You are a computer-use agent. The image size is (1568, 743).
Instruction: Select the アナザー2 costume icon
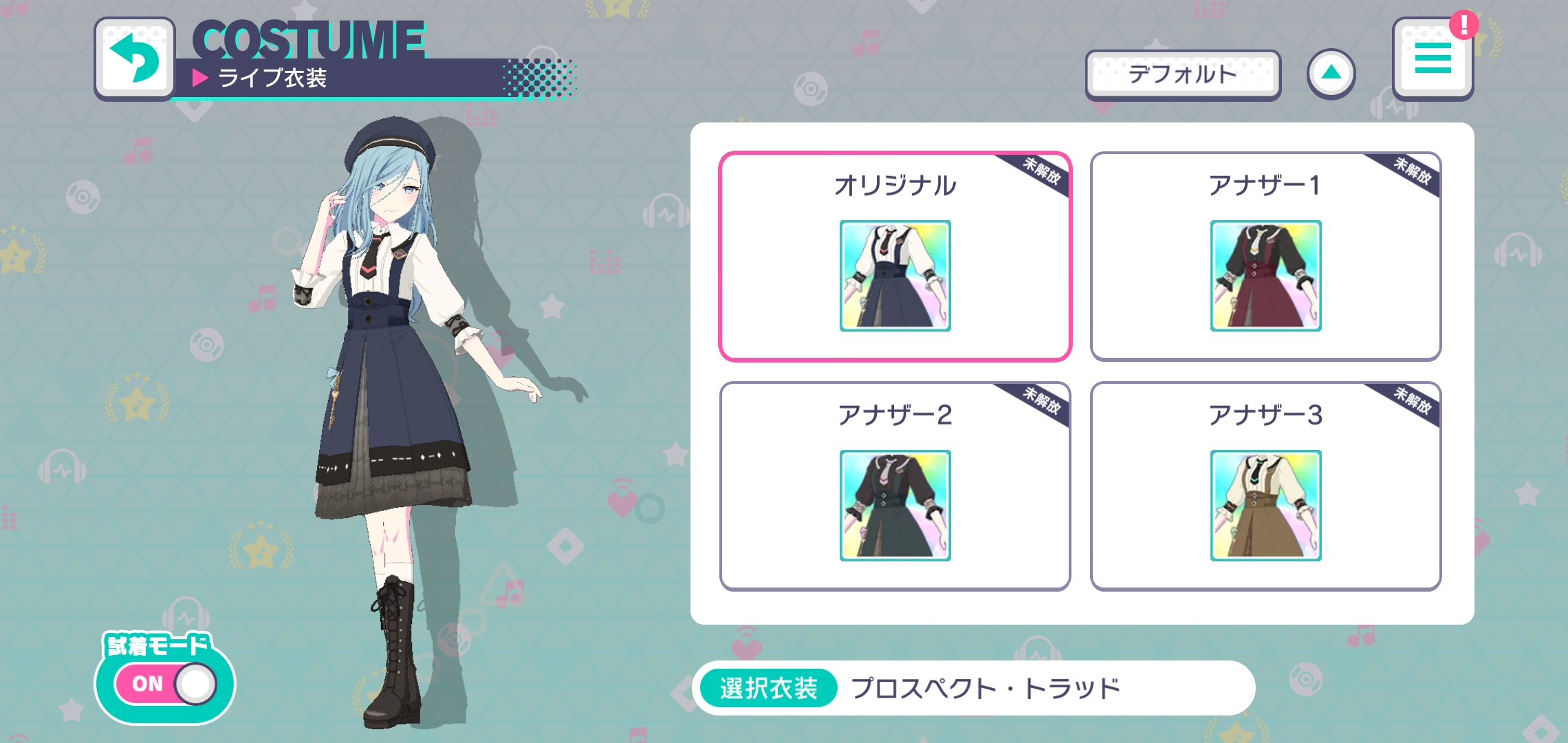point(895,505)
